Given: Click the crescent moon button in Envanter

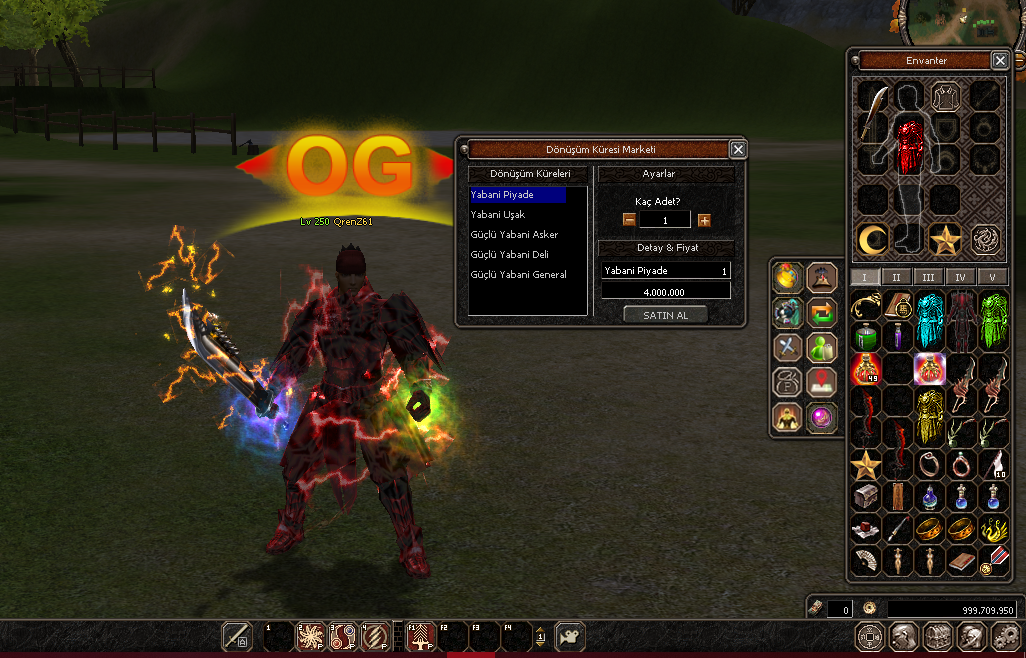Looking at the screenshot, I should [x=873, y=239].
